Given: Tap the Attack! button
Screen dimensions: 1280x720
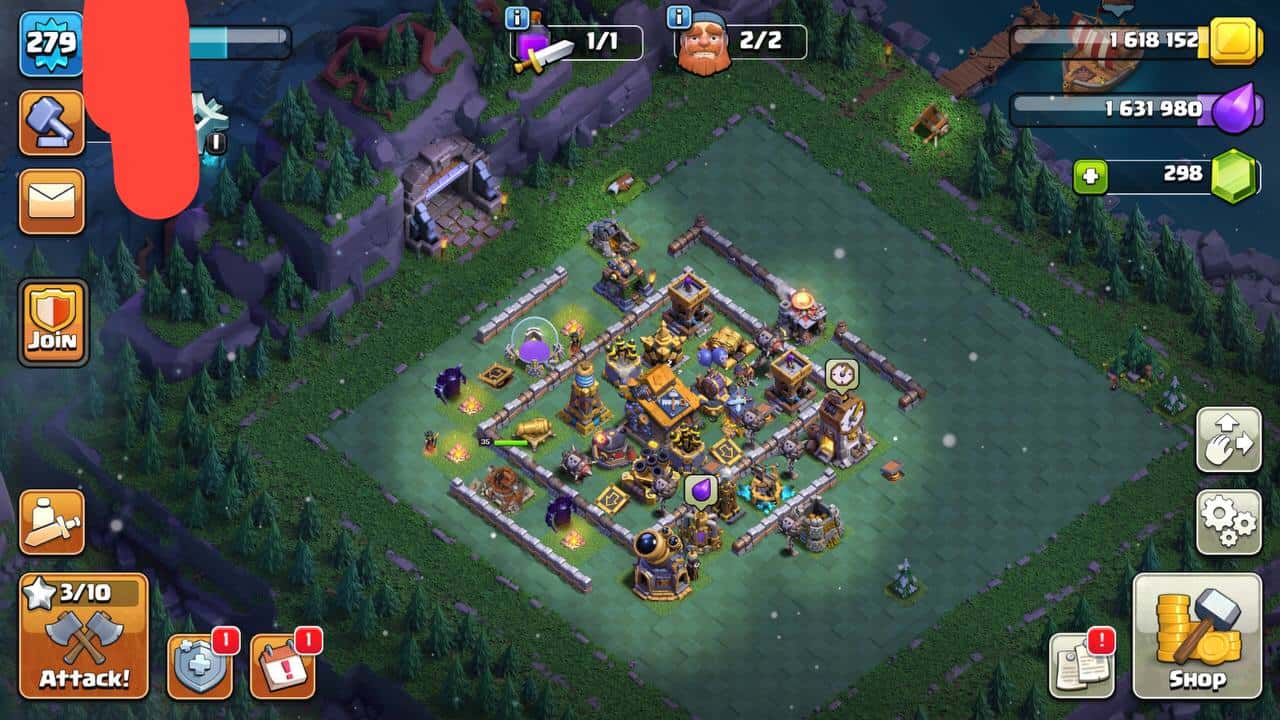Looking at the screenshot, I should [x=84, y=636].
